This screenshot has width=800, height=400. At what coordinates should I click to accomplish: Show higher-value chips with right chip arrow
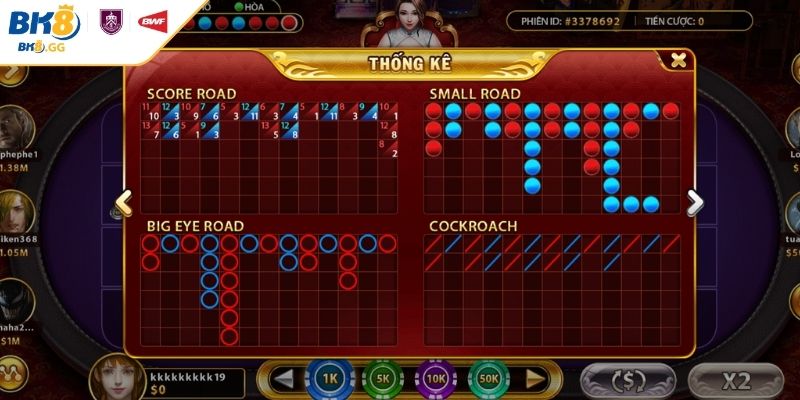[x=536, y=379]
